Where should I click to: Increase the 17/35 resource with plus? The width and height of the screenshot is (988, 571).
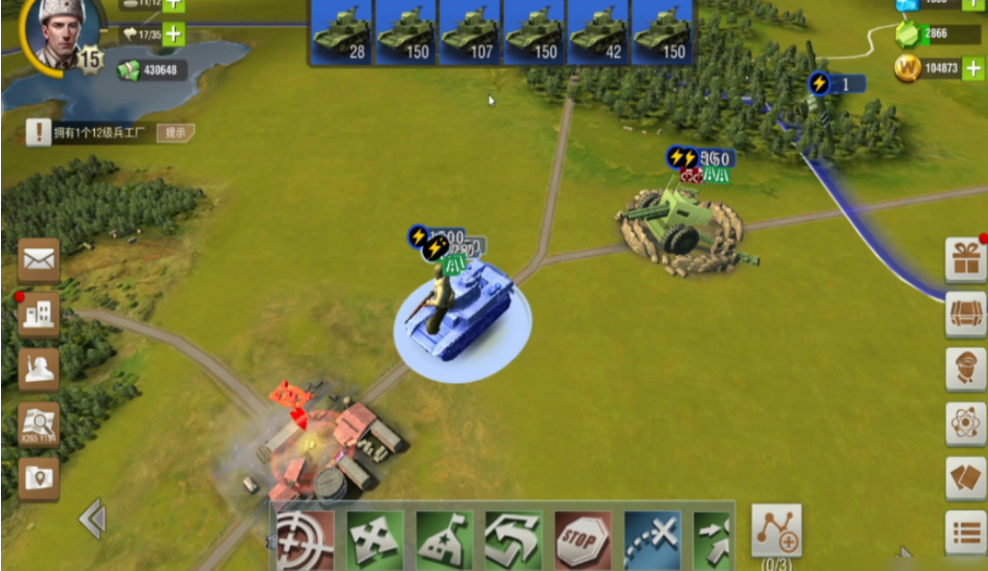173,34
